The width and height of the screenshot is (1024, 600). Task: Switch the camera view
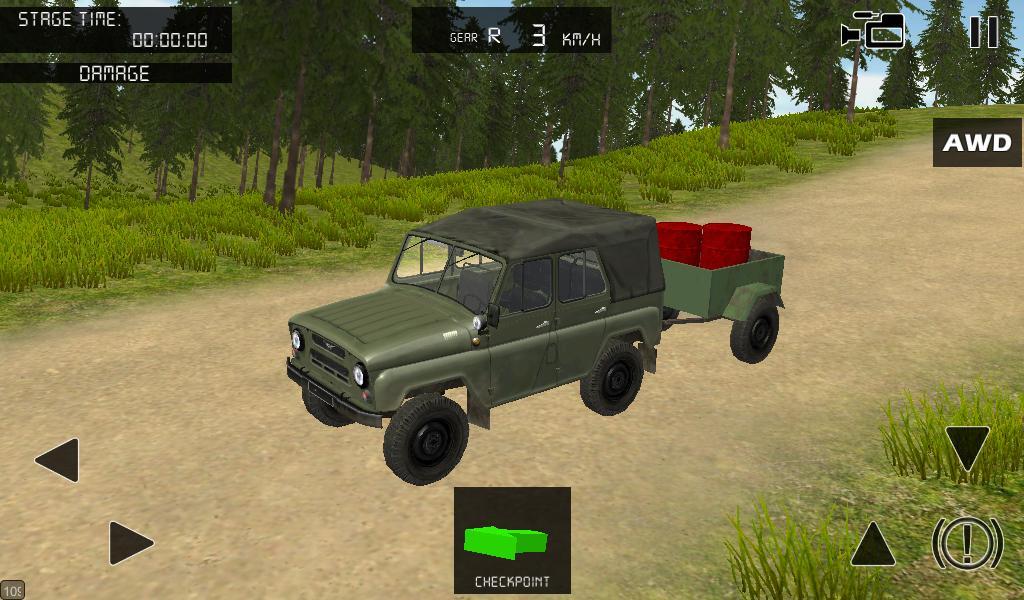click(872, 31)
